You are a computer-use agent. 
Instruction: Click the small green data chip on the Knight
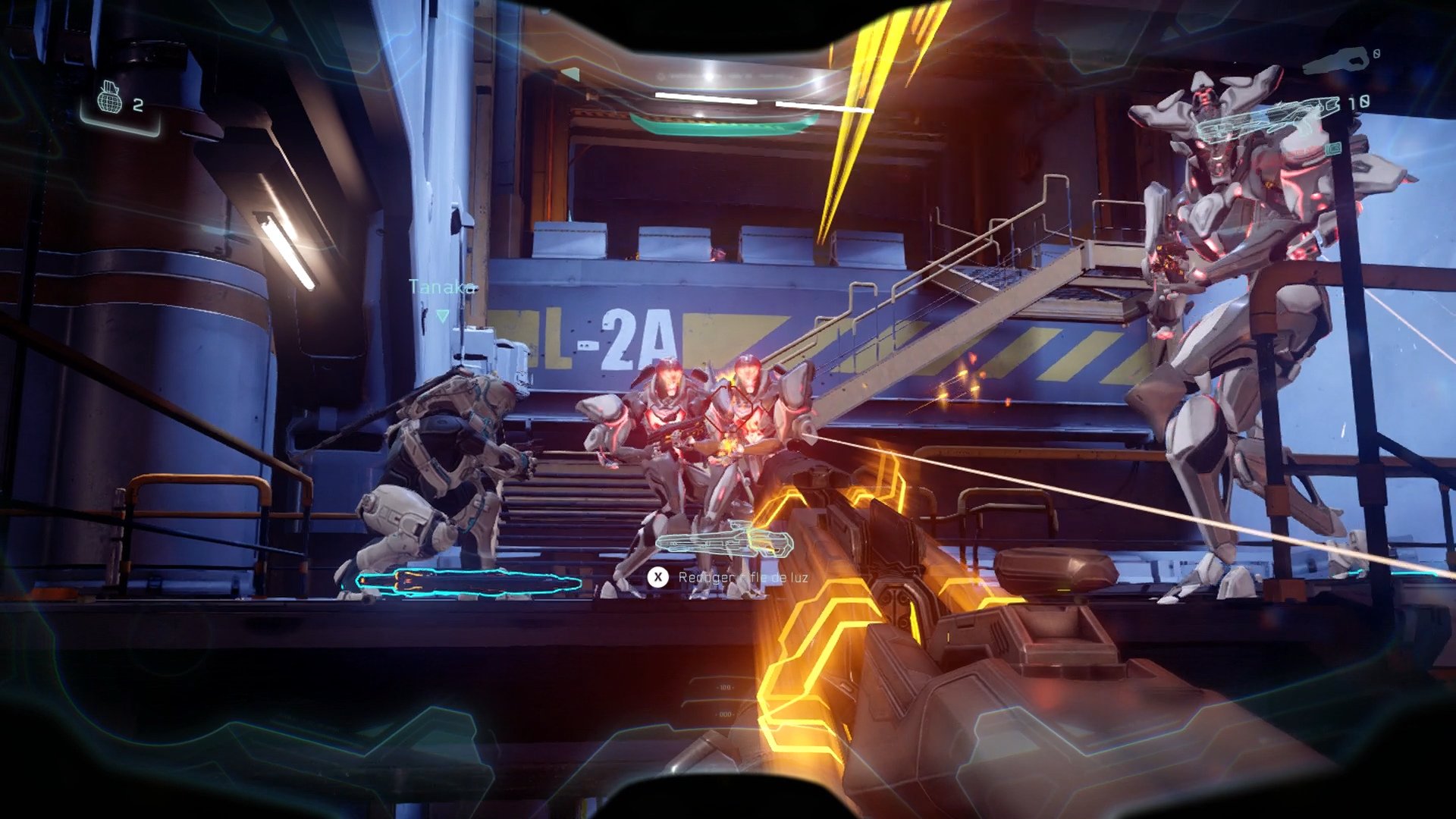coord(1334,150)
